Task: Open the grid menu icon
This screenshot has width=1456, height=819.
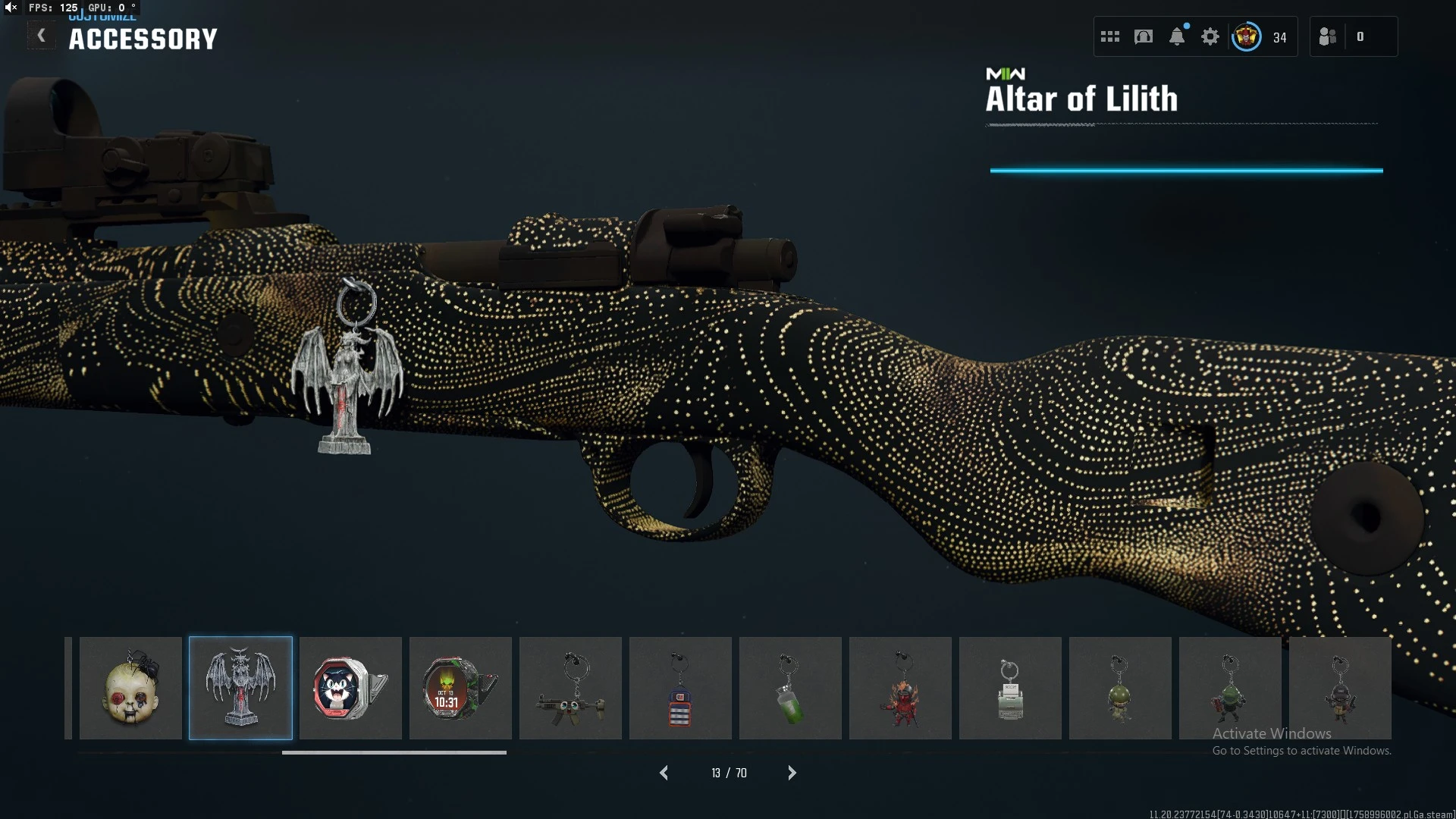Action: pyautogui.click(x=1110, y=36)
